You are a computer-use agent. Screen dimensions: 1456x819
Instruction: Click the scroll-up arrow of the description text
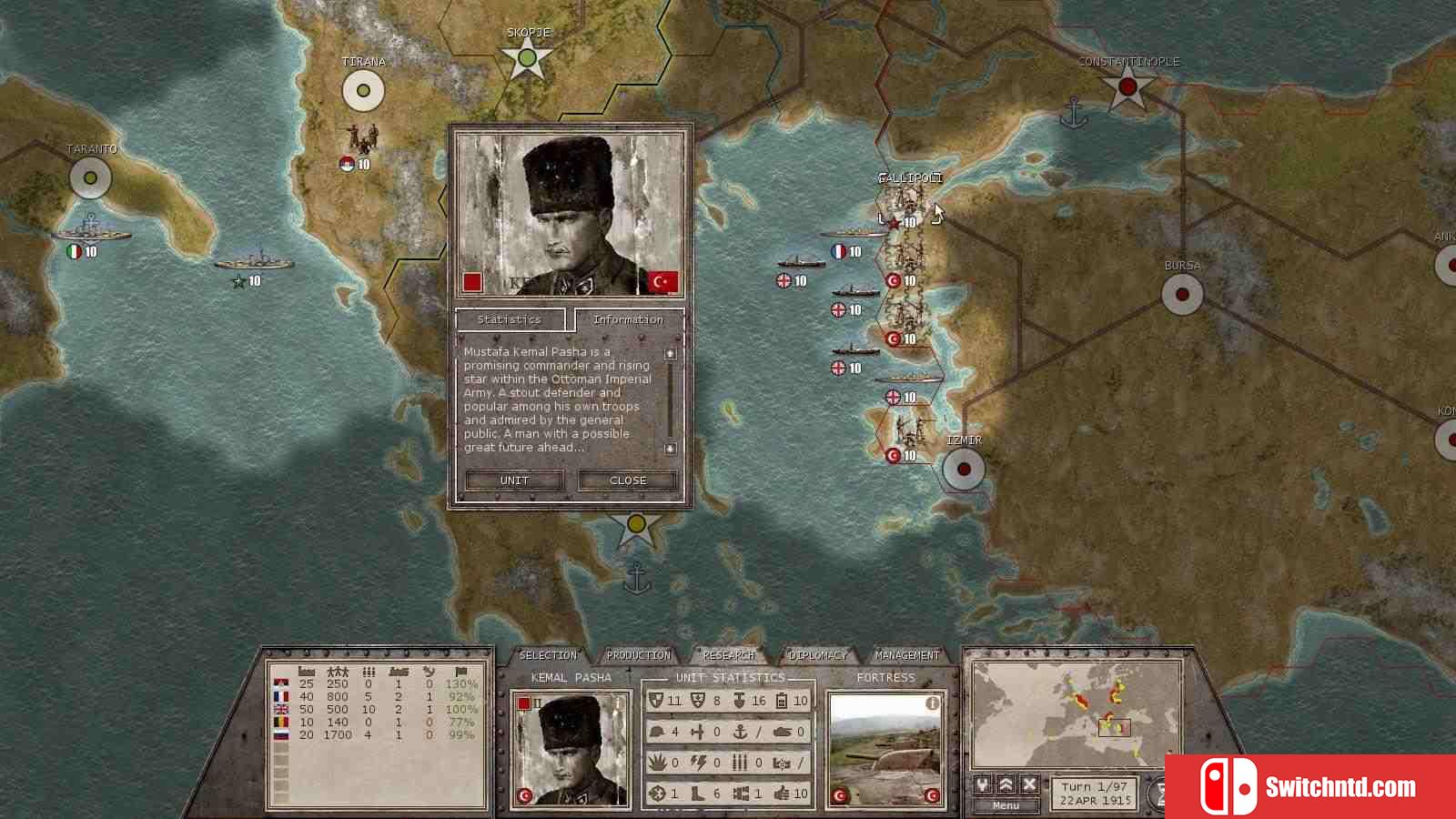click(x=671, y=353)
